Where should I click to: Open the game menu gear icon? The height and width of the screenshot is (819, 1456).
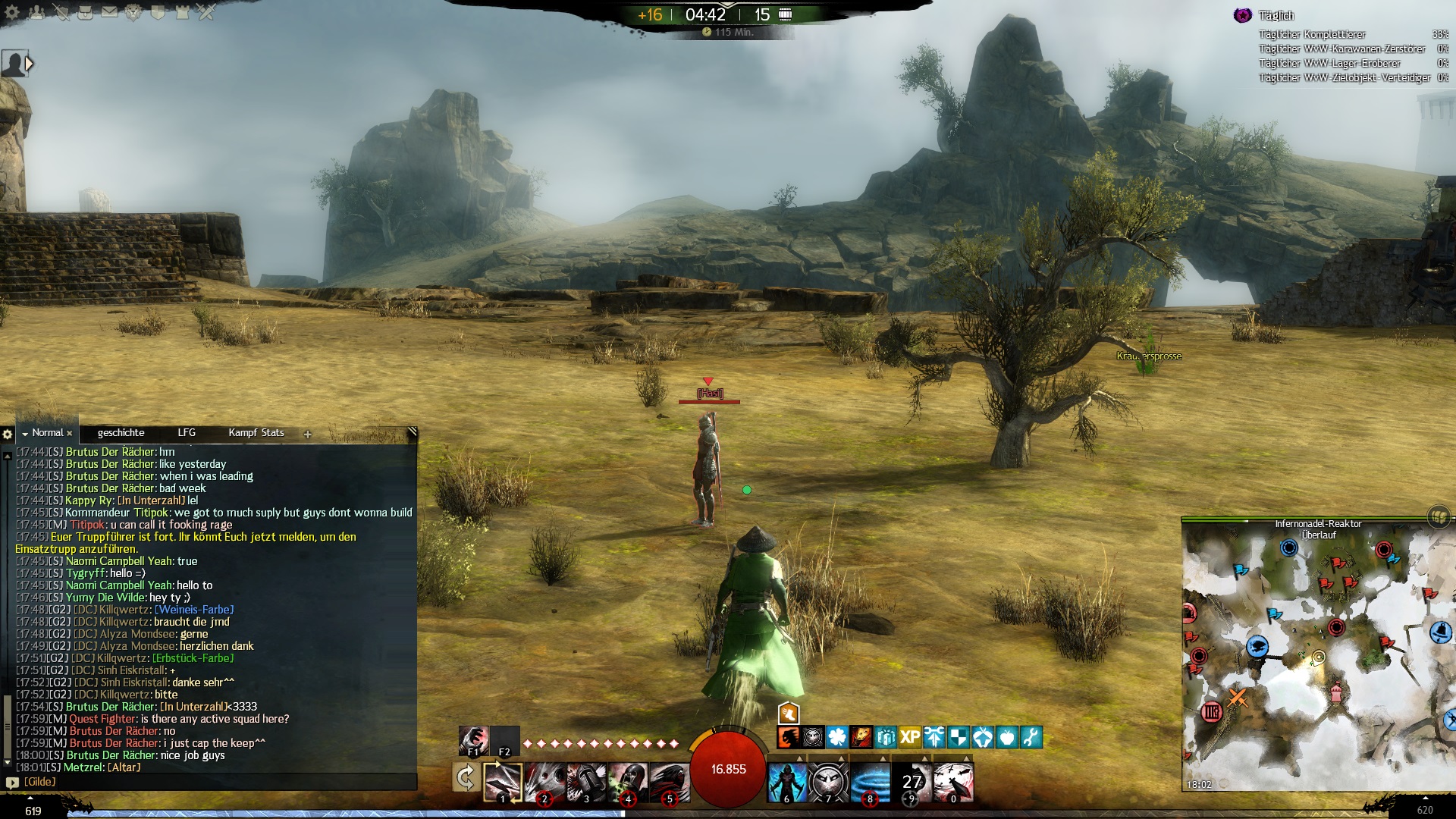[12, 12]
